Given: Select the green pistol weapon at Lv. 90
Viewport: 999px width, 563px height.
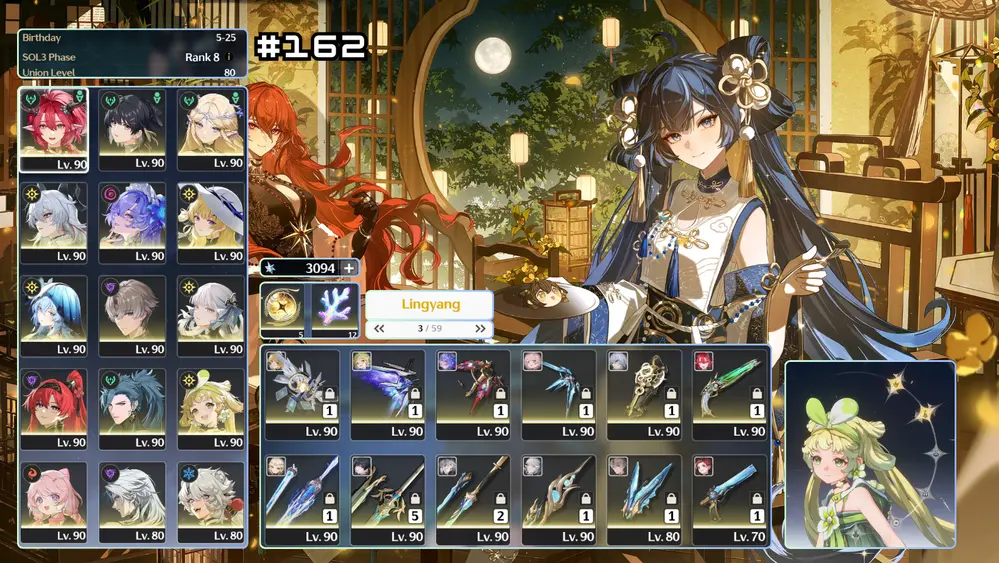Looking at the screenshot, I should (731, 393).
